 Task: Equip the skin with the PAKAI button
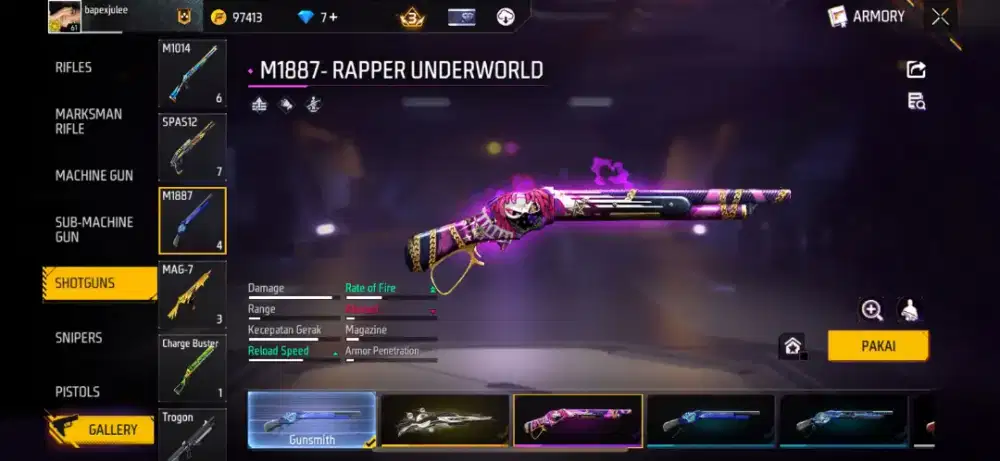click(877, 346)
